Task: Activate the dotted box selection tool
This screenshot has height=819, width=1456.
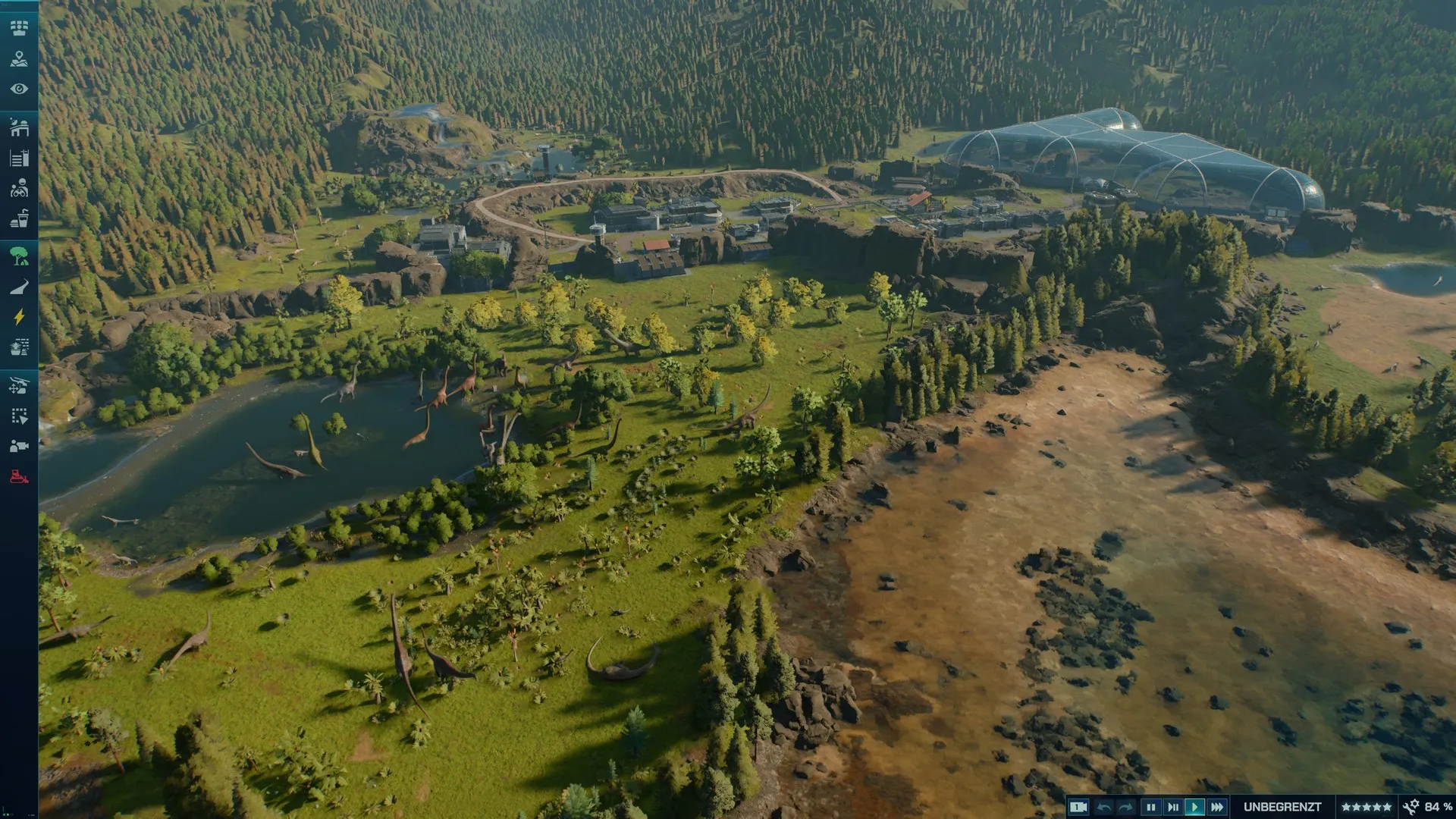Action: [x=19, y=416]
